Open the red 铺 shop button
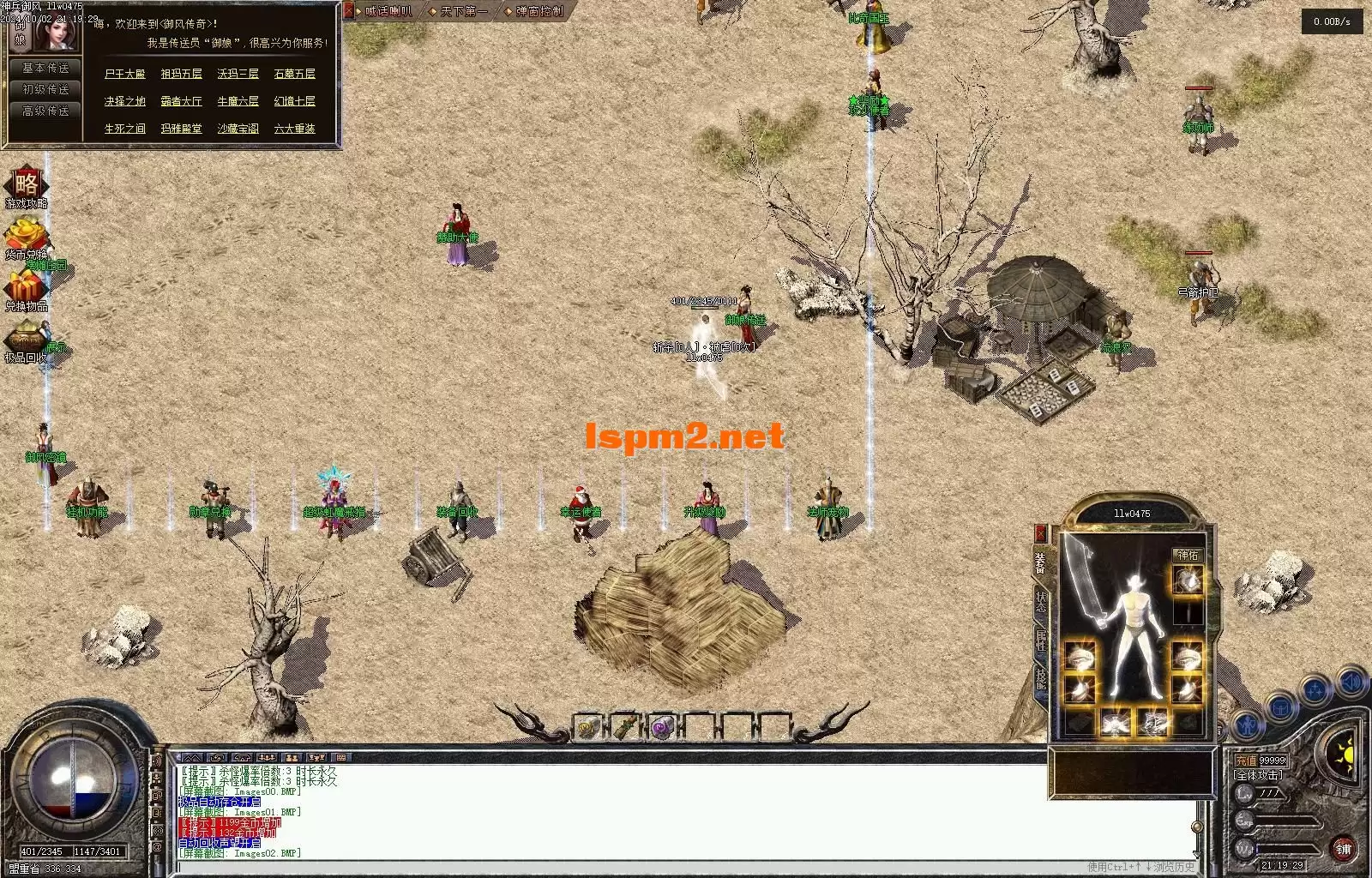This screenshot has height=878, width=1372. [1343, 849]
